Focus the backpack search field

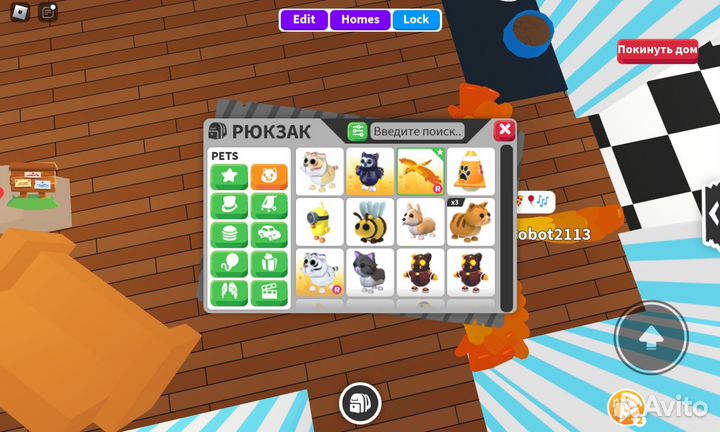tap(417, 131)
